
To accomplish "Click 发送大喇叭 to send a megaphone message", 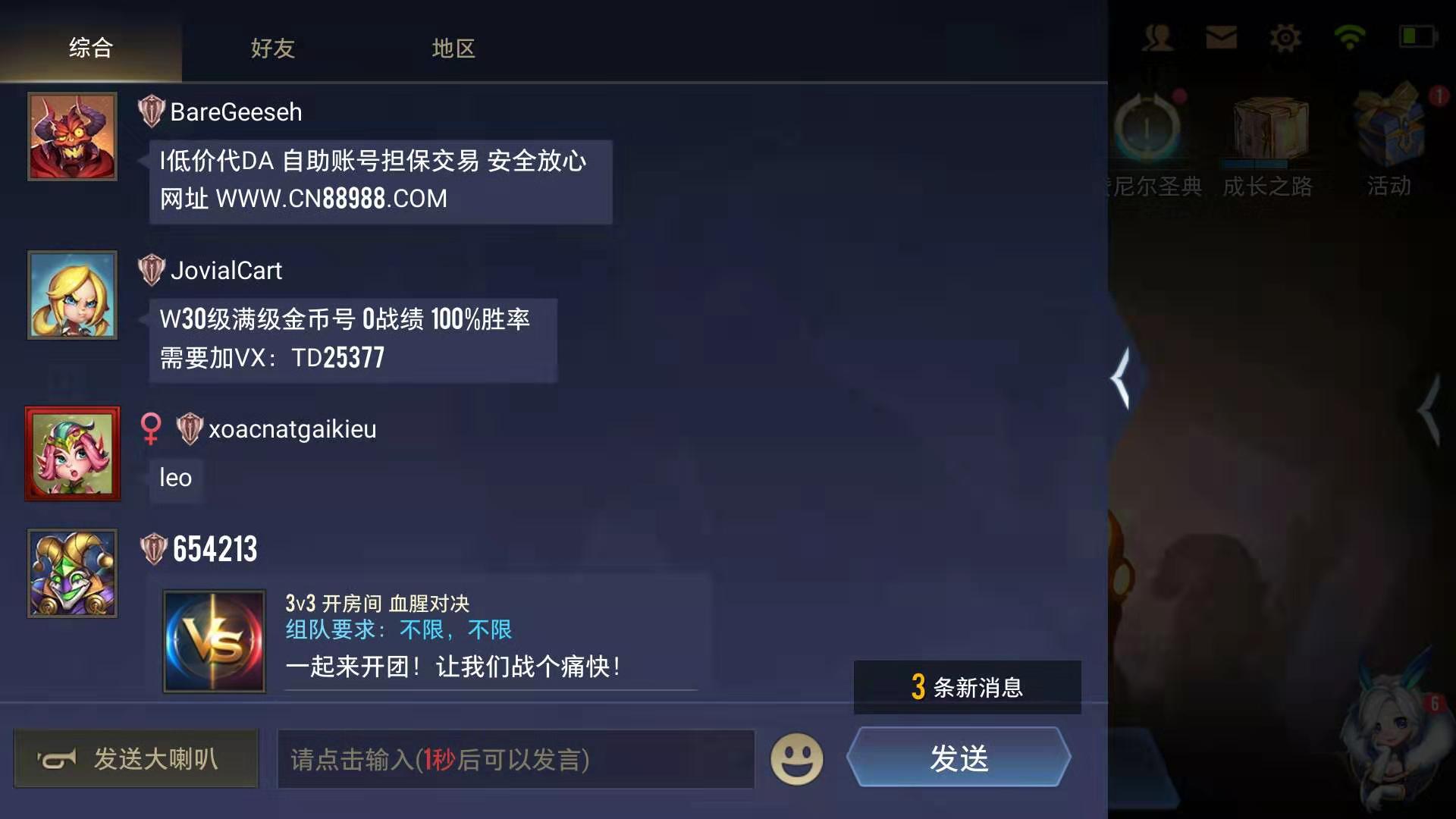I will point(136,758).
